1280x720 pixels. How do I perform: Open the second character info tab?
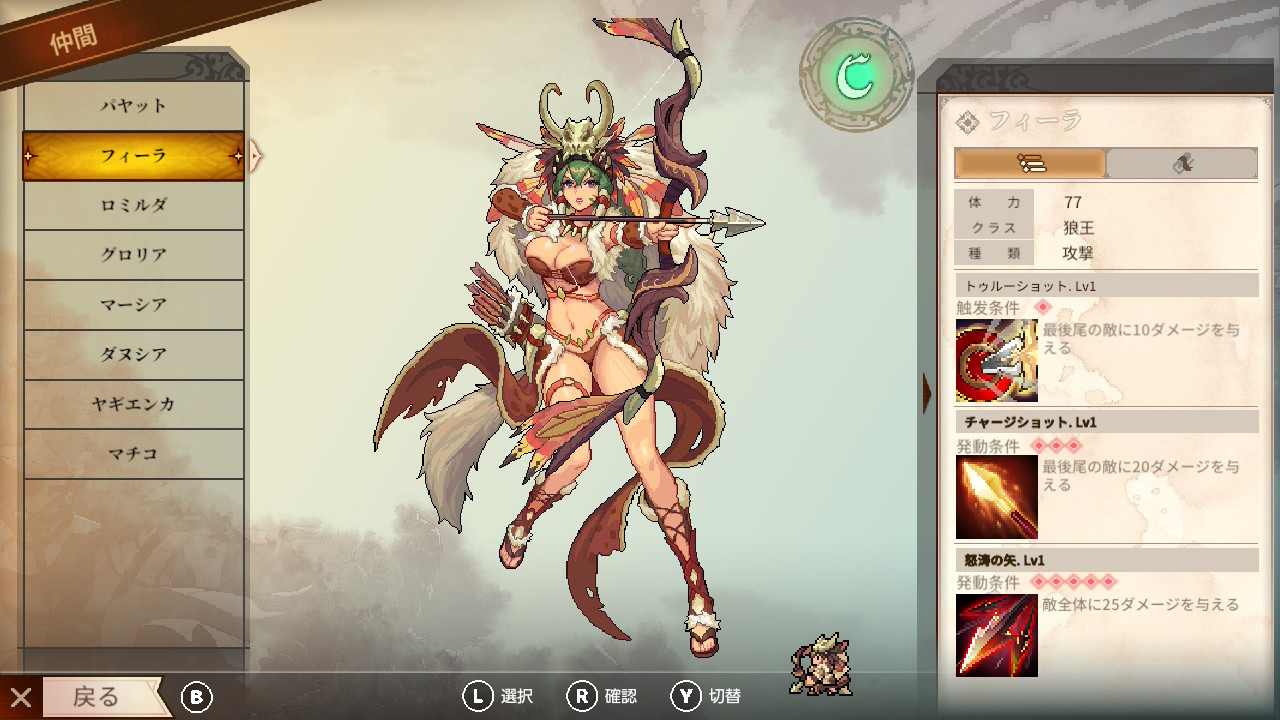[1182, 163]
